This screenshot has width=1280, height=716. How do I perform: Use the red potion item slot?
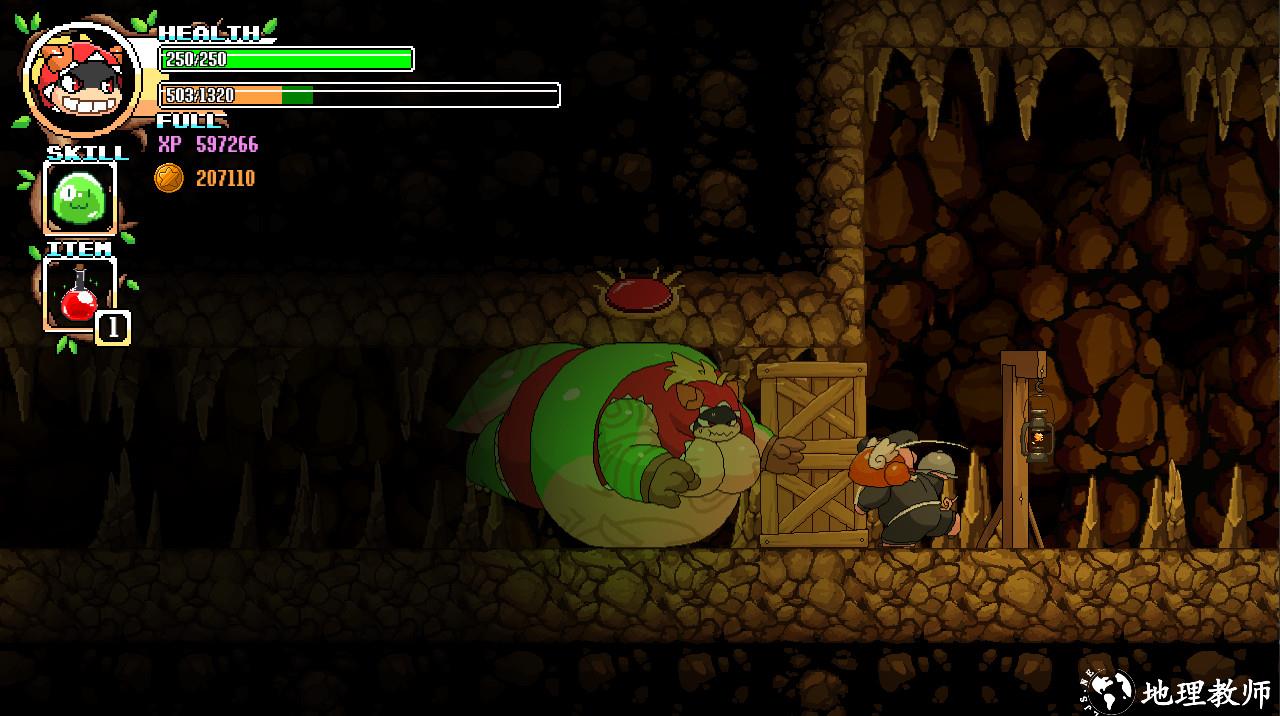[x=79, y=294]
